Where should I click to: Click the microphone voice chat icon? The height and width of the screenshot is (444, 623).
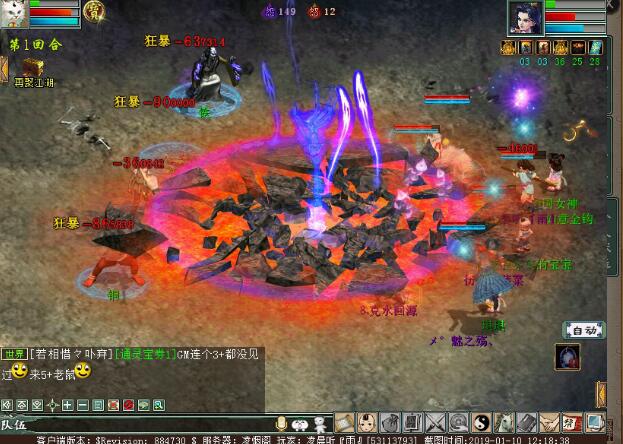(x=283, y=423)
